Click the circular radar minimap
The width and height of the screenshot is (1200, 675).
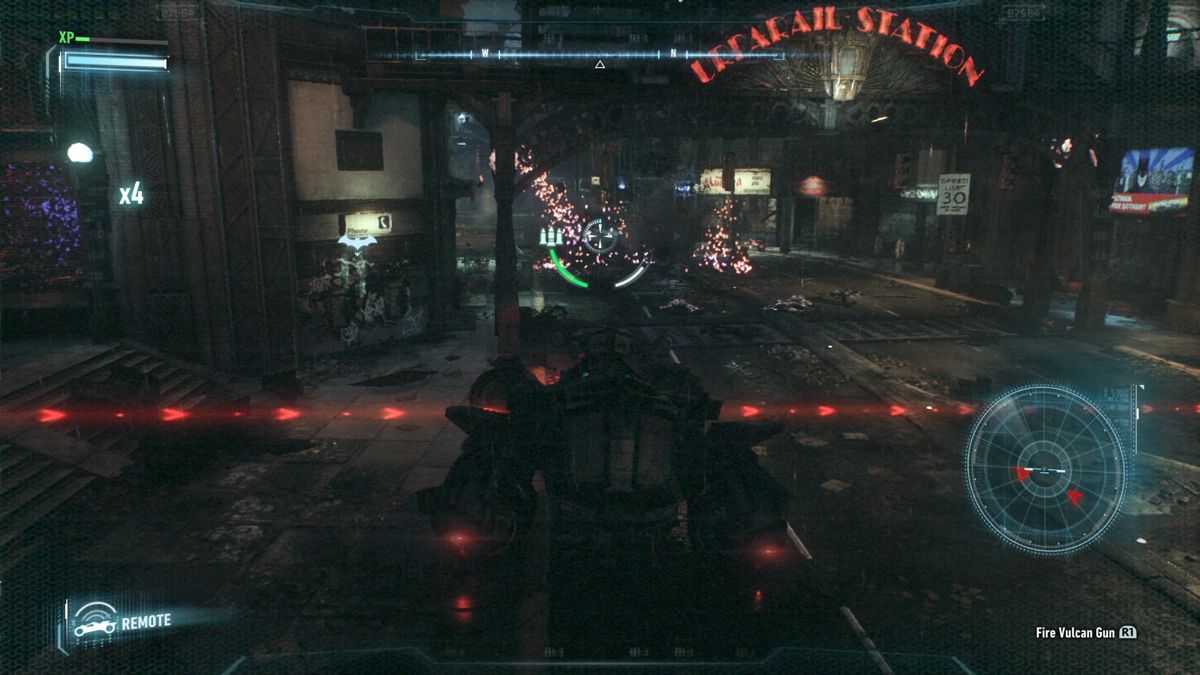(x=1046, y=470)
